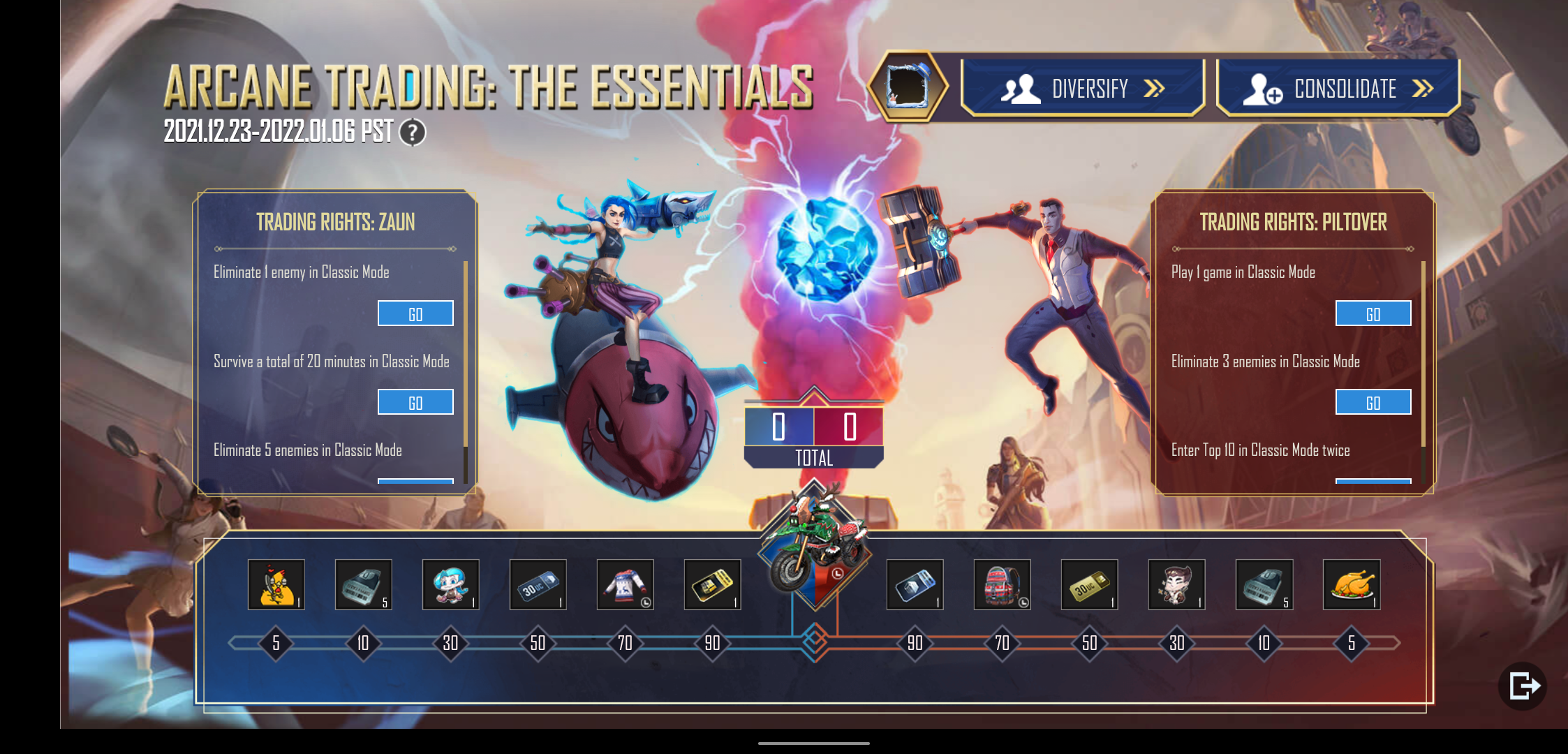This screenshot has width=1568, height=754.
Task: View the timed backpack skin reward
Action: coord(1003,585)
